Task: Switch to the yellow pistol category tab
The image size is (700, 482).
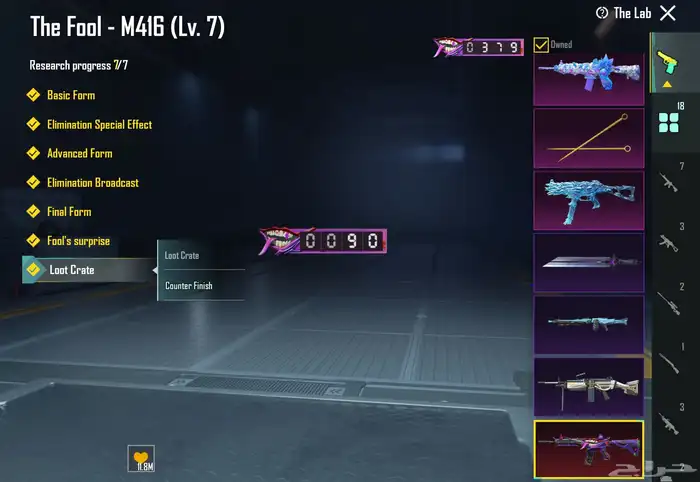Action: click(665, 63)
